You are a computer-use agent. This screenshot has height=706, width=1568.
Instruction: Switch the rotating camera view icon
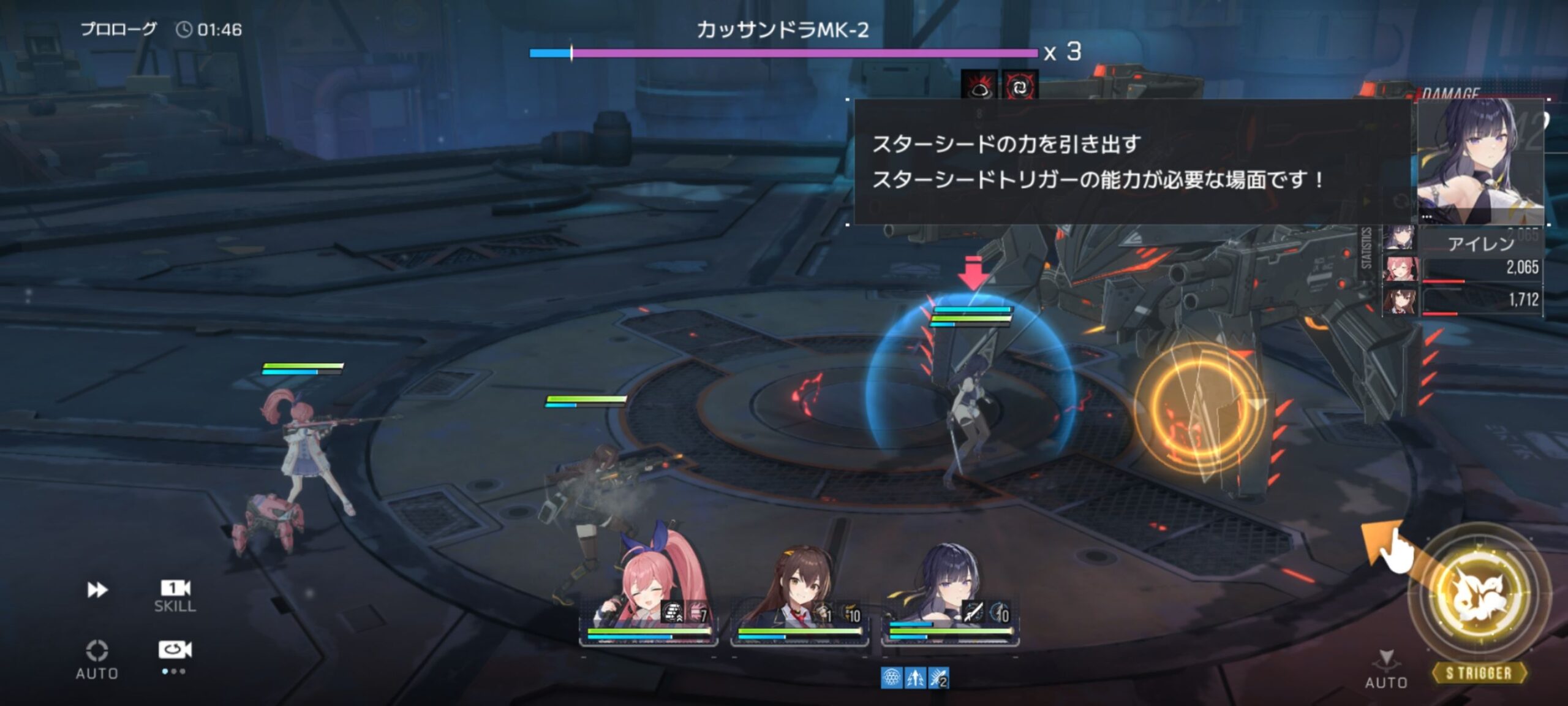[x=175, y=650]
